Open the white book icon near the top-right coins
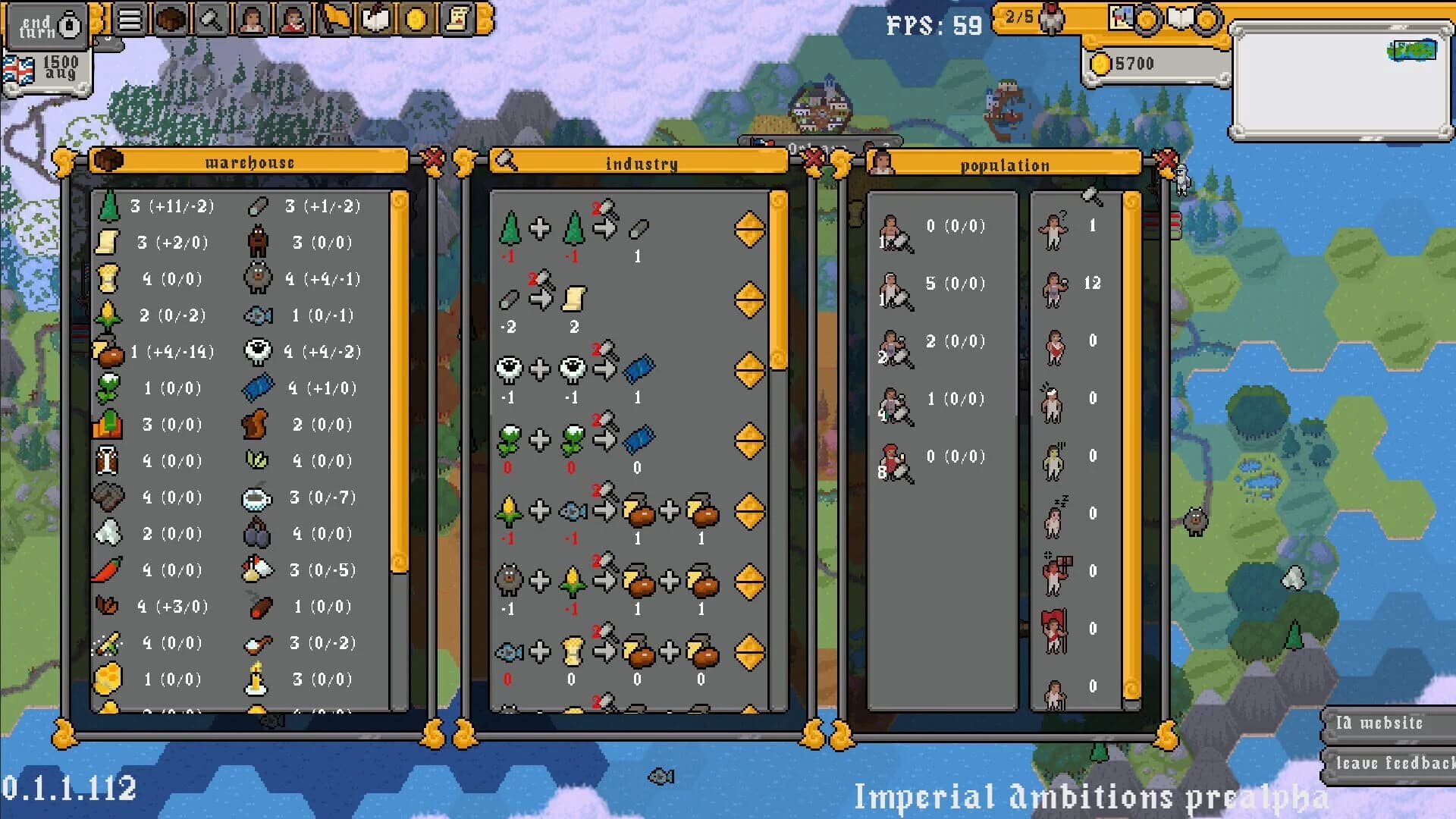The width and height of the screenshot is (1456, 819). (1180, 17)
